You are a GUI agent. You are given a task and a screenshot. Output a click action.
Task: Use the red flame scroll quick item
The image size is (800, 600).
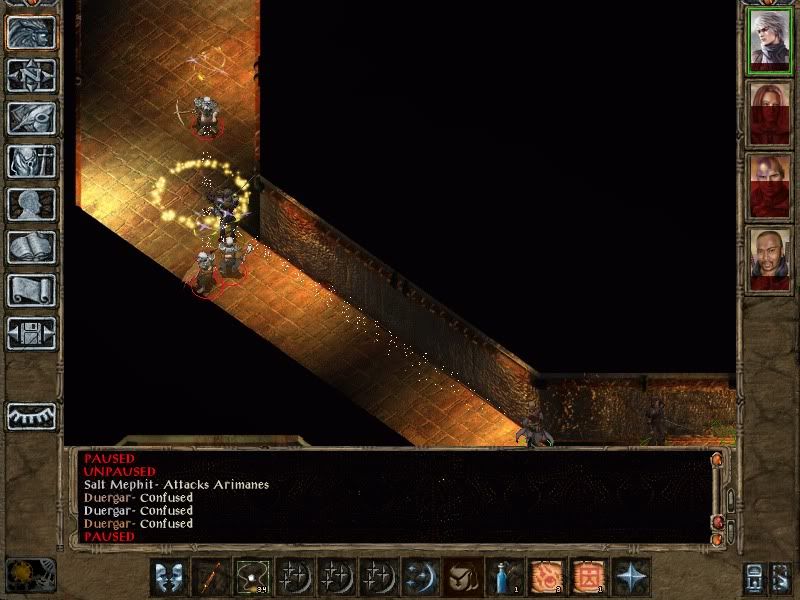[546, 577]
